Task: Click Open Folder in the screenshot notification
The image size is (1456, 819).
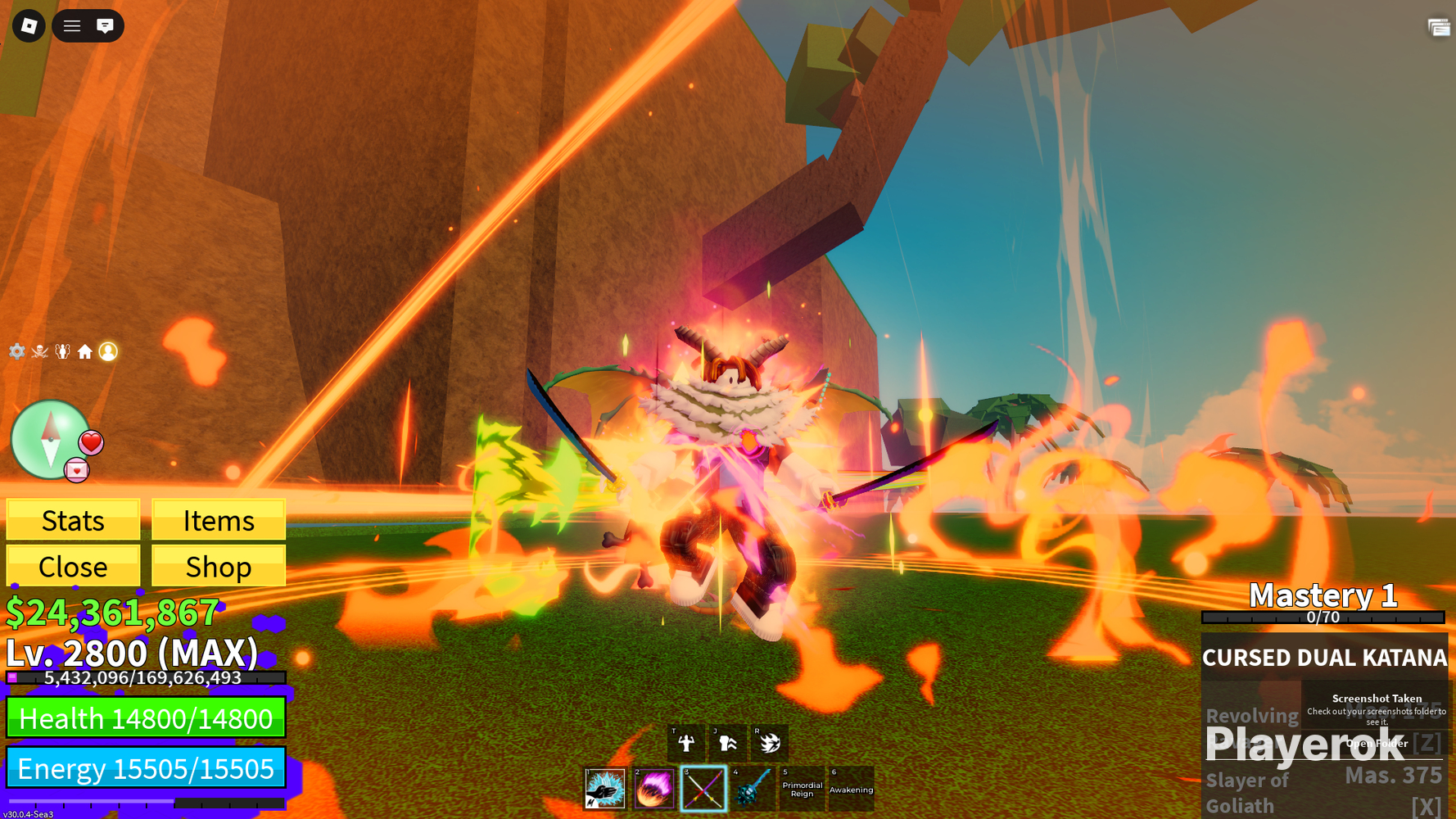Action: [1377, 743]
